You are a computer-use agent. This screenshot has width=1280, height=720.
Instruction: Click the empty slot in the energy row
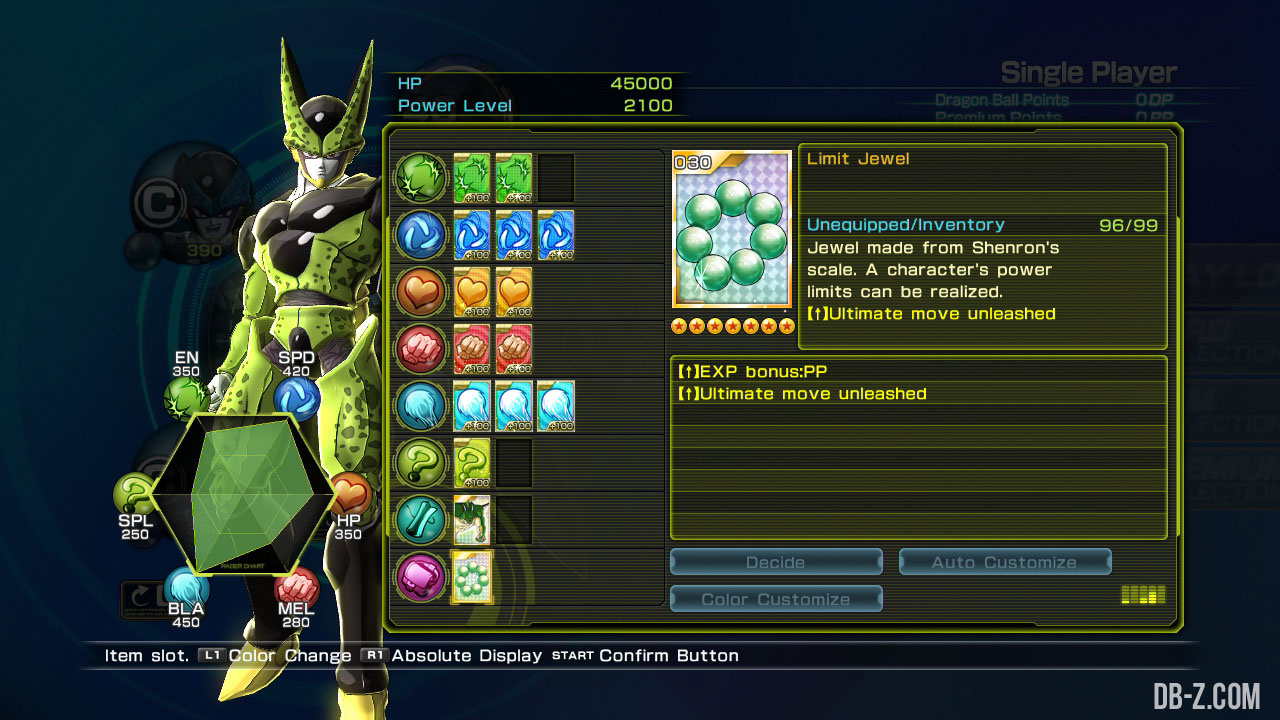(556, 178)
